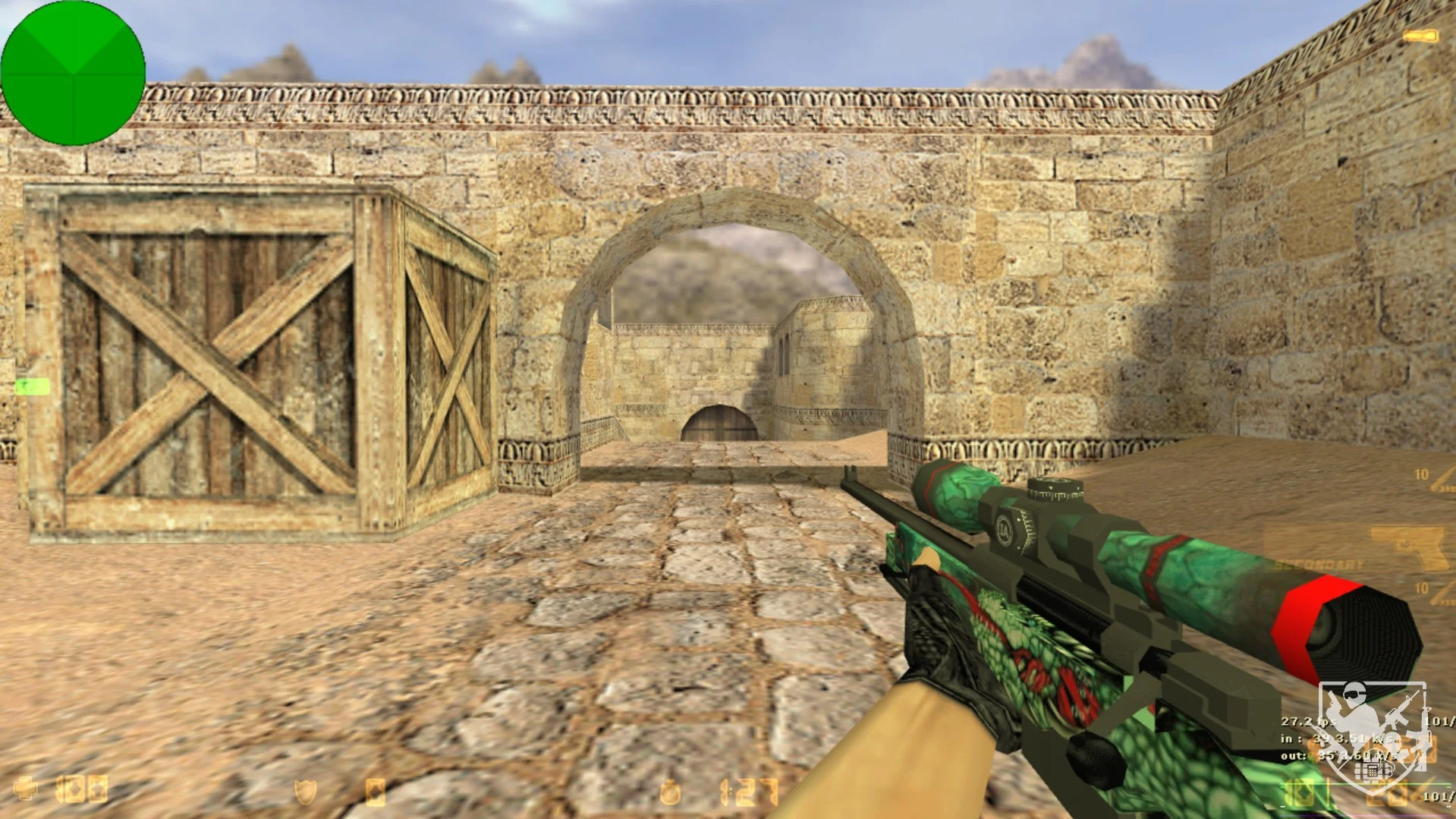The height and width of the screenshot is (819, 1456).
Task: Click the health cross icon
Action: click(25, 790)
